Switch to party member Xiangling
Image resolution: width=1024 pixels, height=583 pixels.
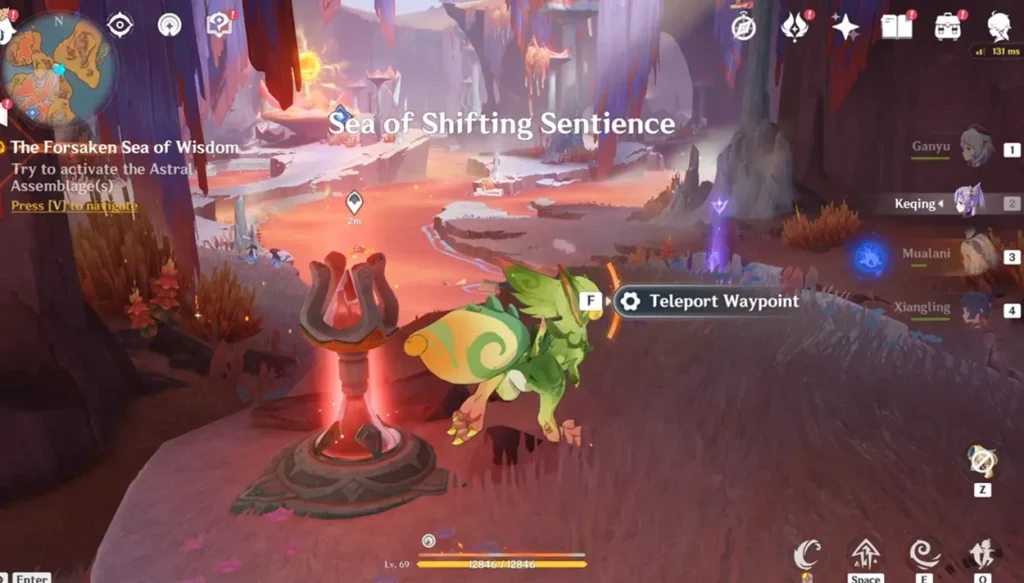(x=975, y=309)
